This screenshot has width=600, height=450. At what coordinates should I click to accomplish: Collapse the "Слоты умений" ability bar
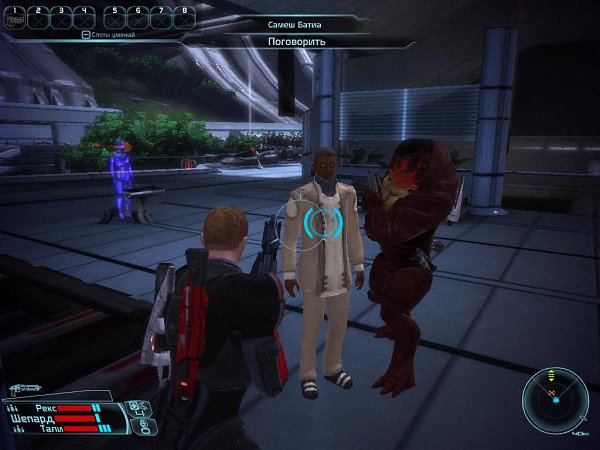coord(86,34)
